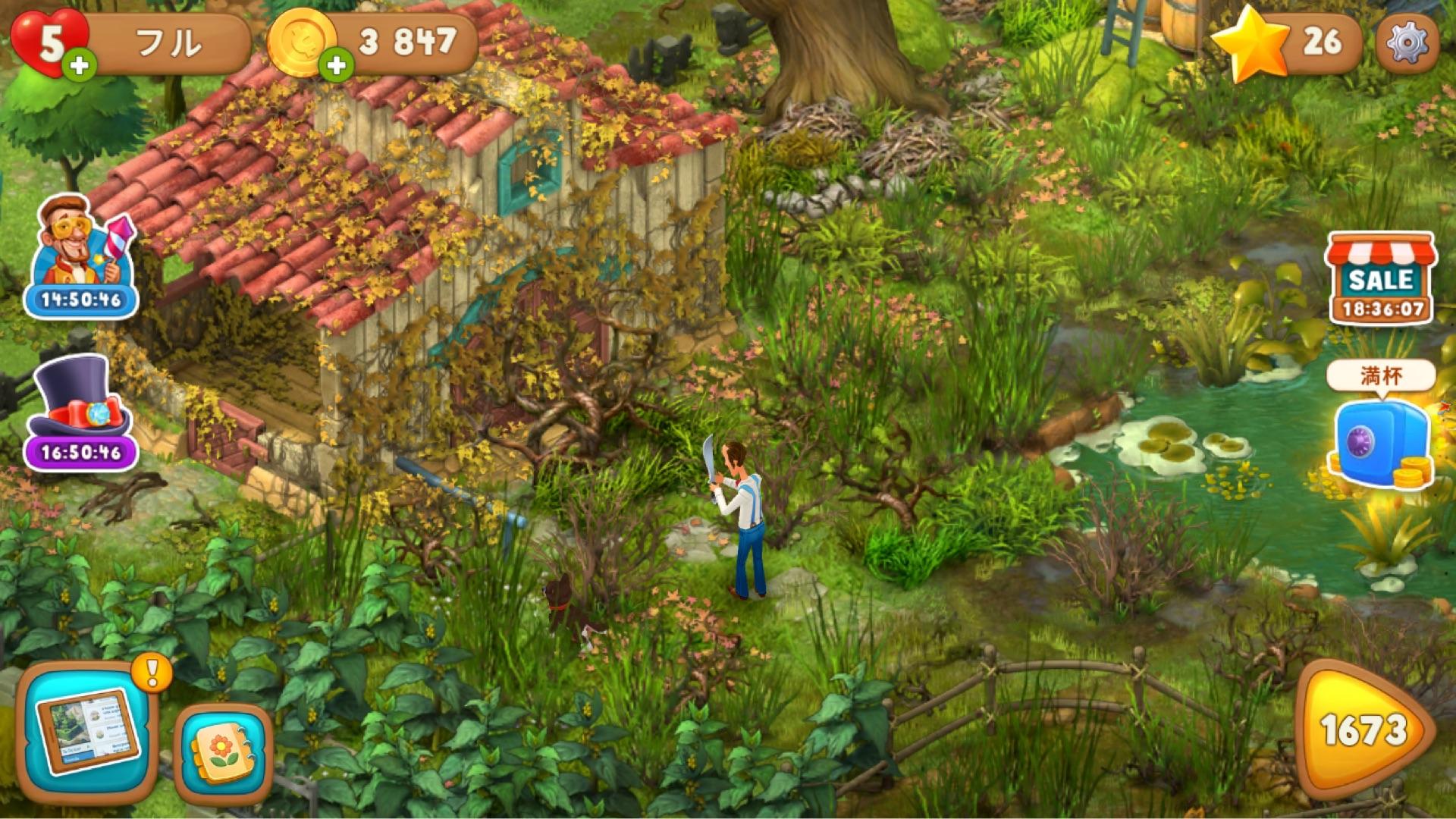Open the SALE shop offer
The image size is (1456, 819).
(1380, 278)
